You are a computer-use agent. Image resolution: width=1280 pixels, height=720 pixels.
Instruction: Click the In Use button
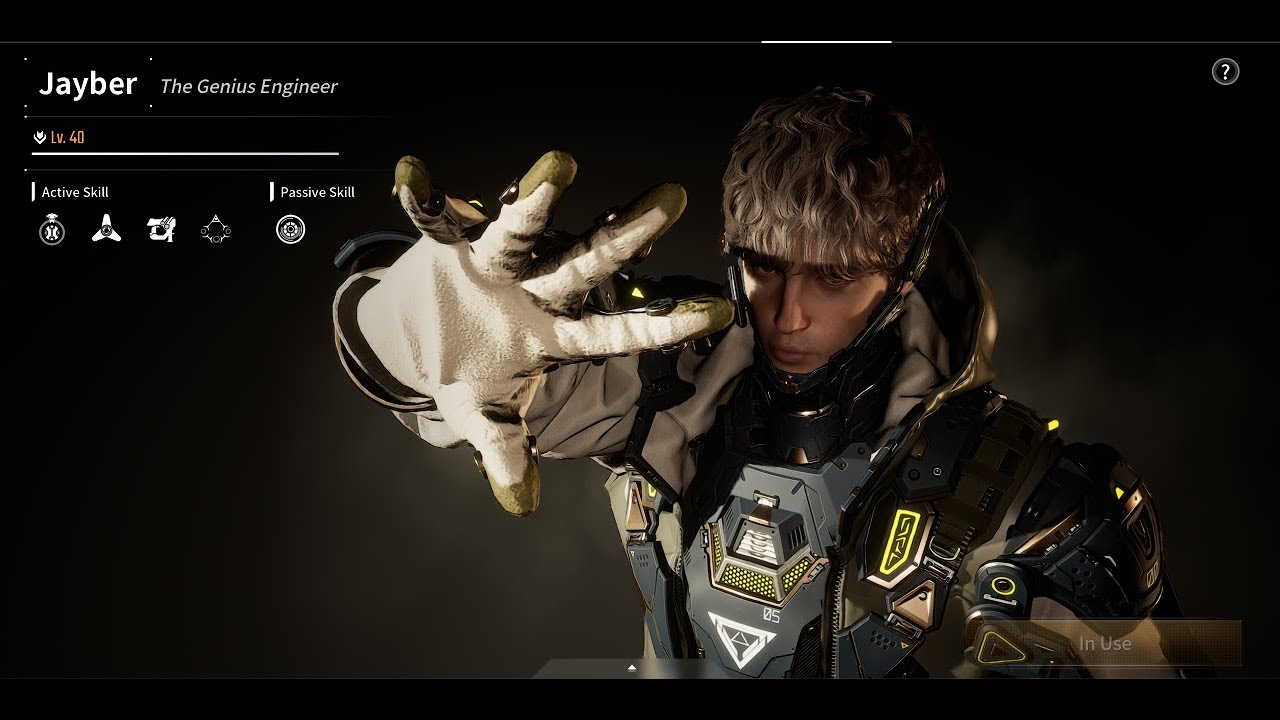pyautogui.click(x=1105, y=643)
